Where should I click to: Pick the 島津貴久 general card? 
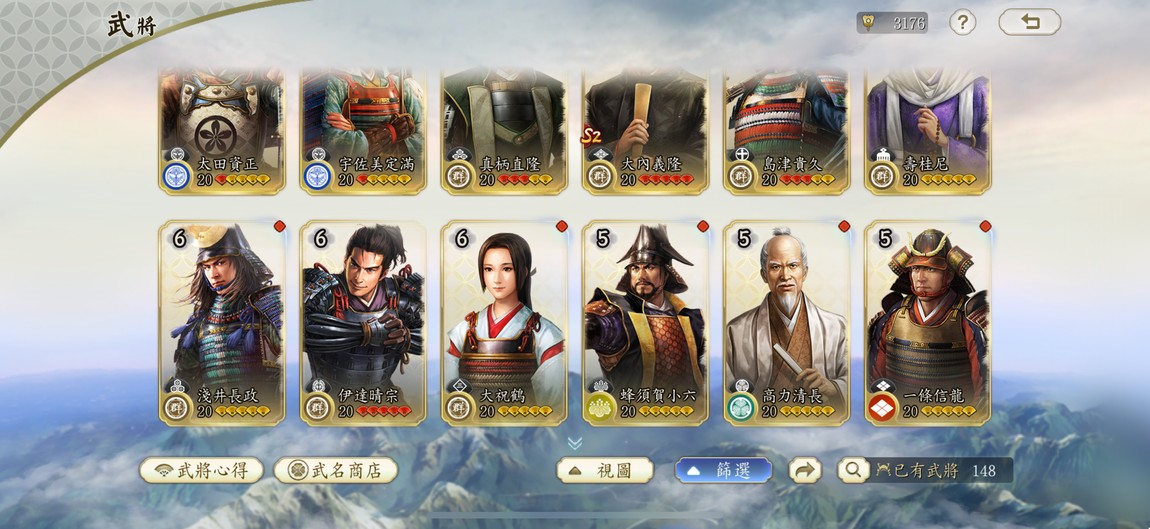pyautogui.click(x=786, y=130)
